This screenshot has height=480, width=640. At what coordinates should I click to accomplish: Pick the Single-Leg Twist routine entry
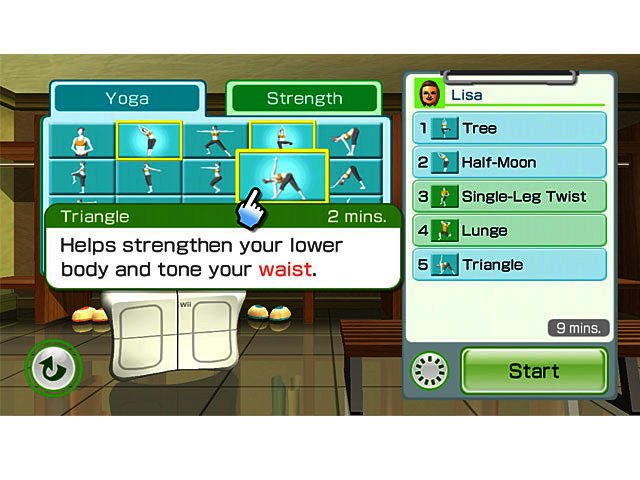pyautogui.click(x=510, y=196)
